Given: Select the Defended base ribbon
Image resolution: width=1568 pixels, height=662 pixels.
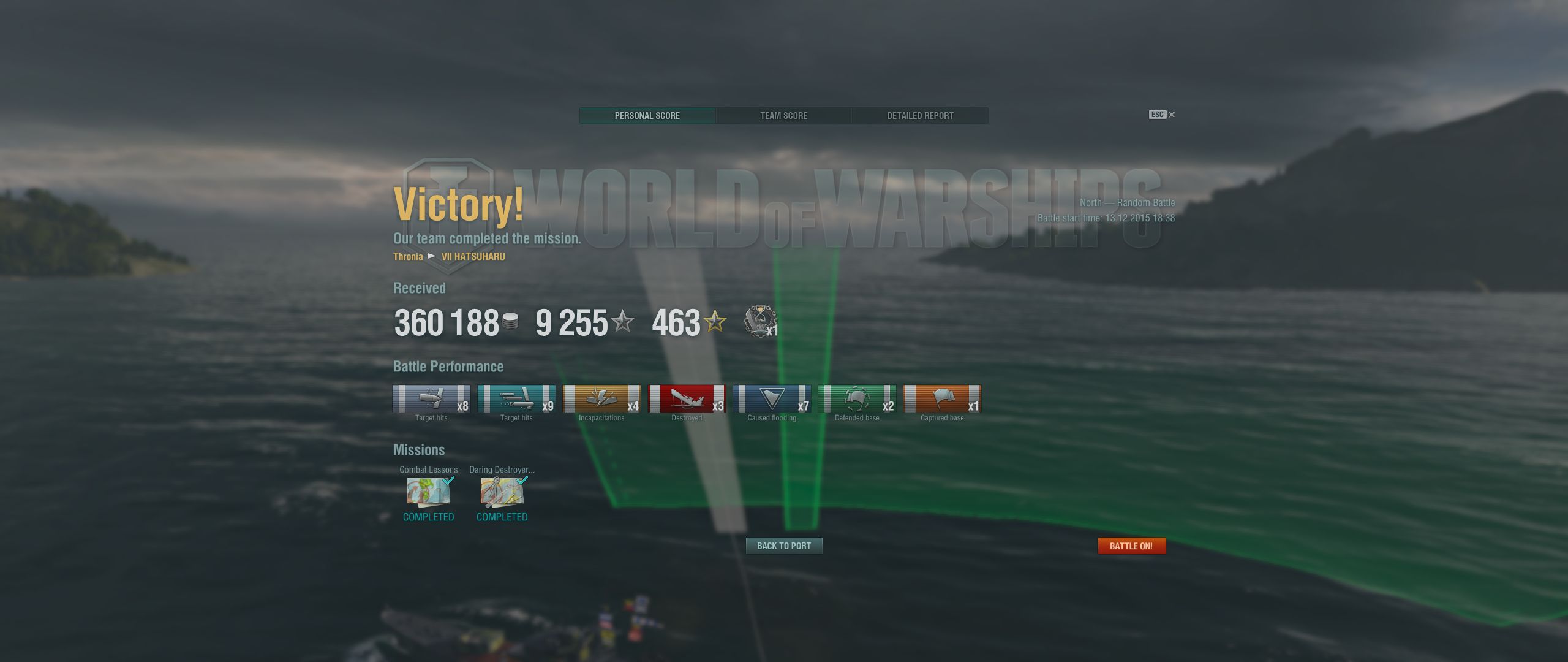Looking at the screenshot, I should [857, 398].
